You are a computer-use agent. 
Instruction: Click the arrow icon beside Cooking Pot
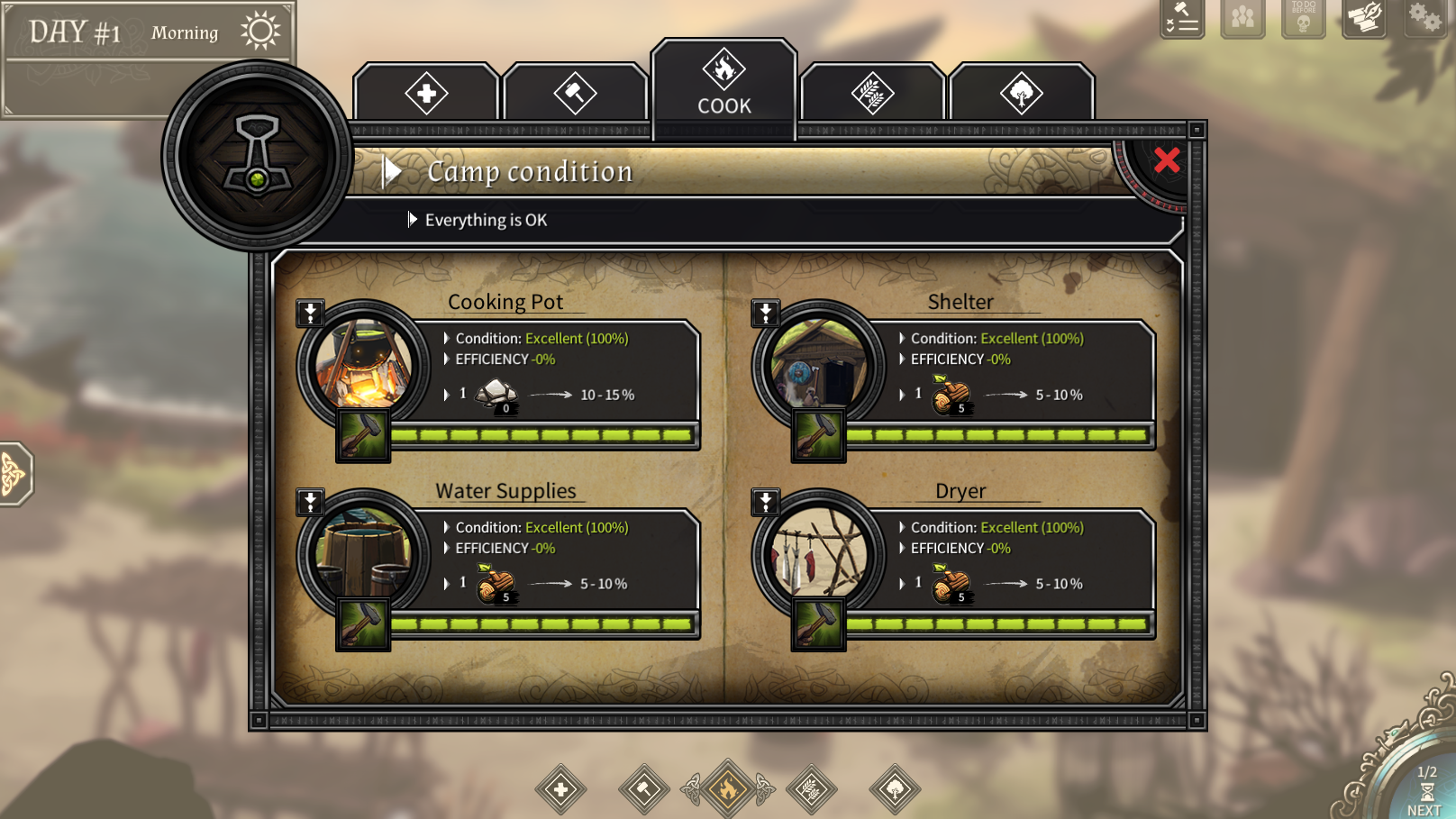click(x=310, y=313)
